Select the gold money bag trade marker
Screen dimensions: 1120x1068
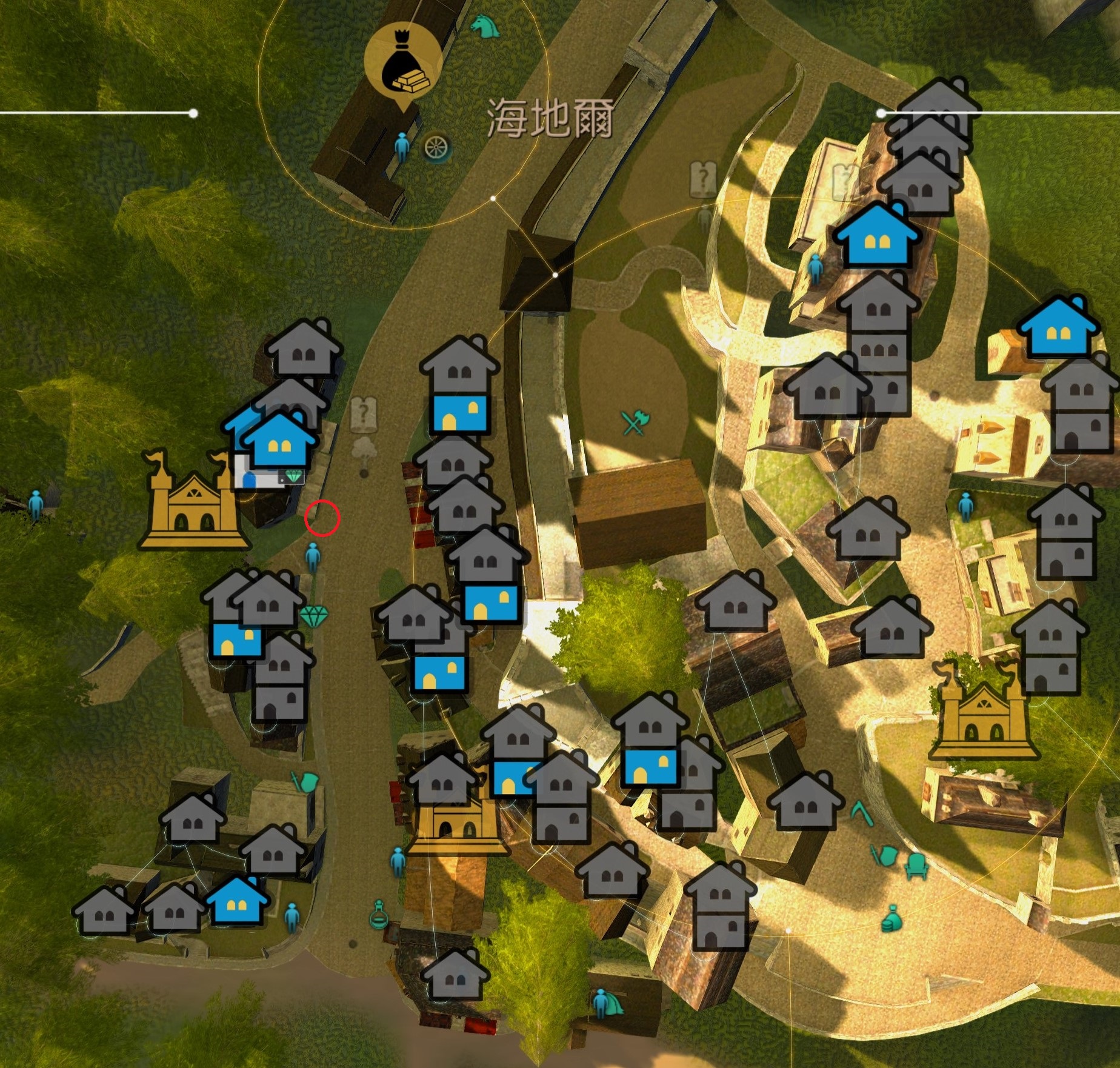403,61
